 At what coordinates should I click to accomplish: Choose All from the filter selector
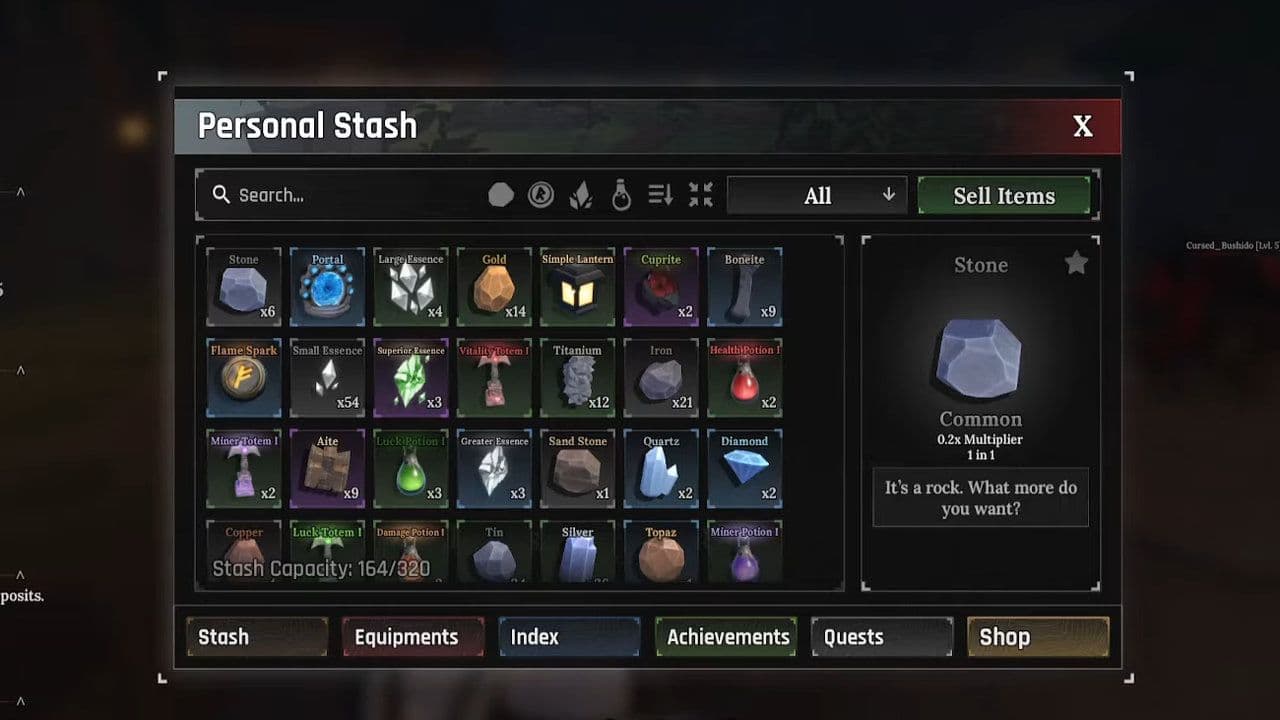pyautogui.click(x=816, y=195)
